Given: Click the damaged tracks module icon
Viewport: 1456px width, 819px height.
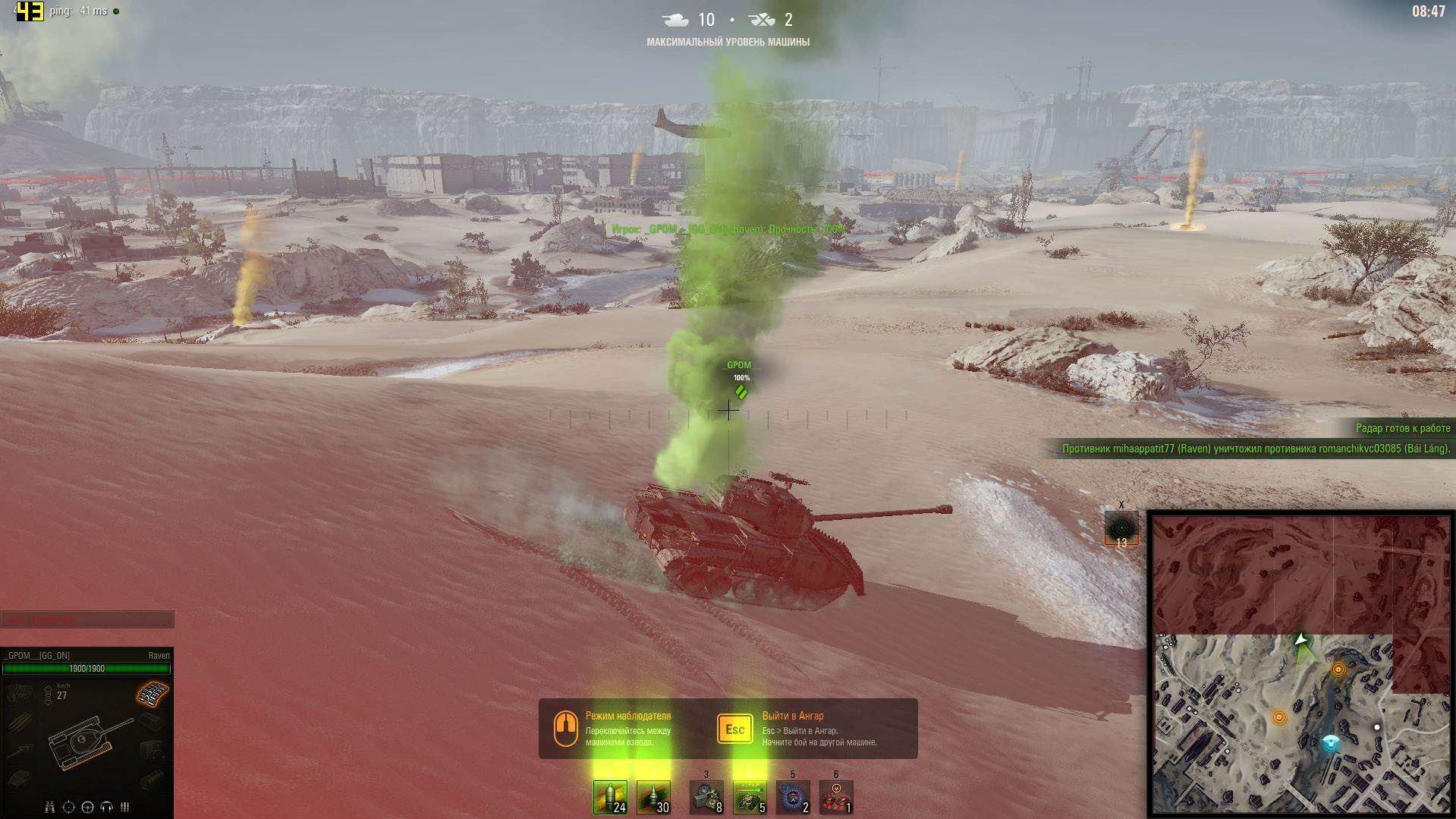Looking at the screenshot, I should [x=153, y=693].
